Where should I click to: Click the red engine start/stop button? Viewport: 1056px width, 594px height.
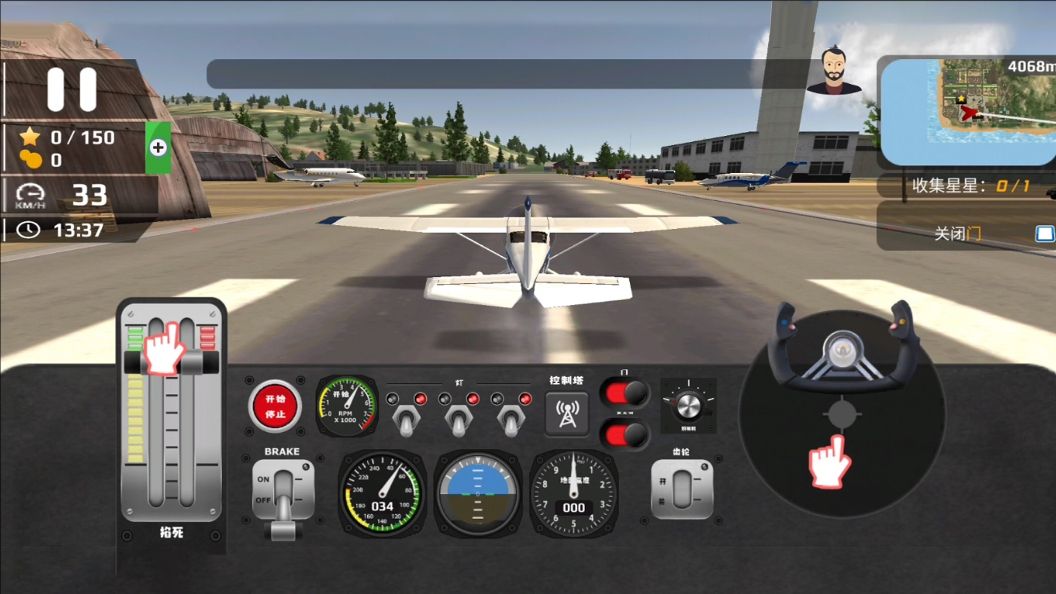(275, 406)
